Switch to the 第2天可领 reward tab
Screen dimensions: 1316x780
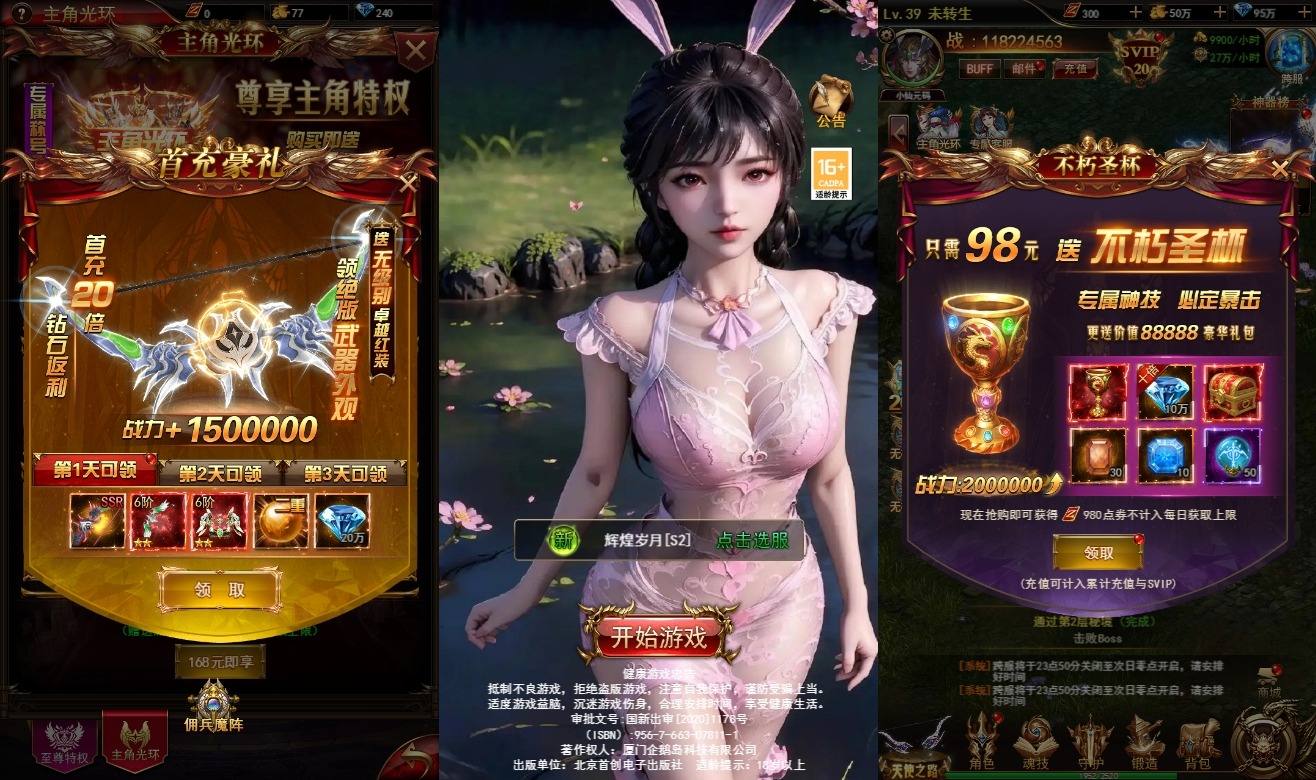tap(220, 471)
